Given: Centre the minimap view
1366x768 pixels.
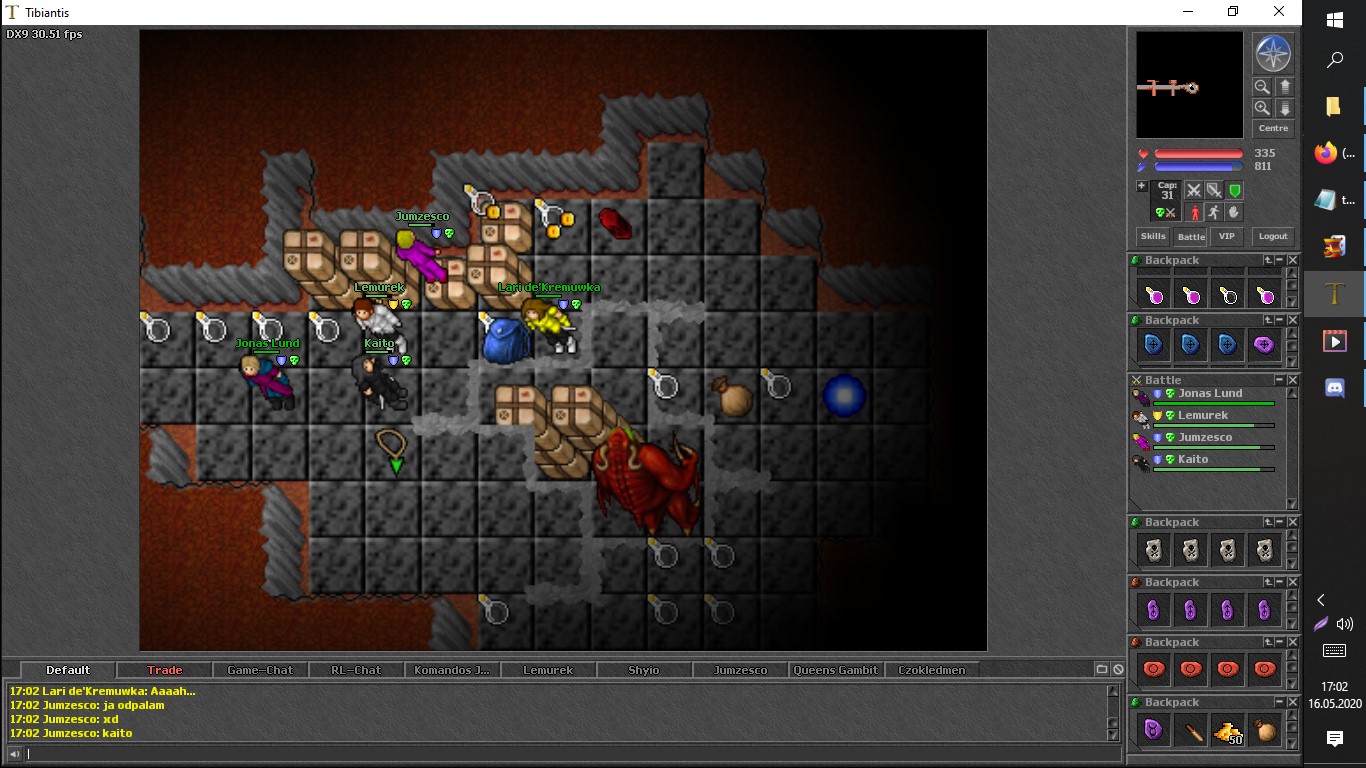Looking at the screenshot, I should (1273, 129).
